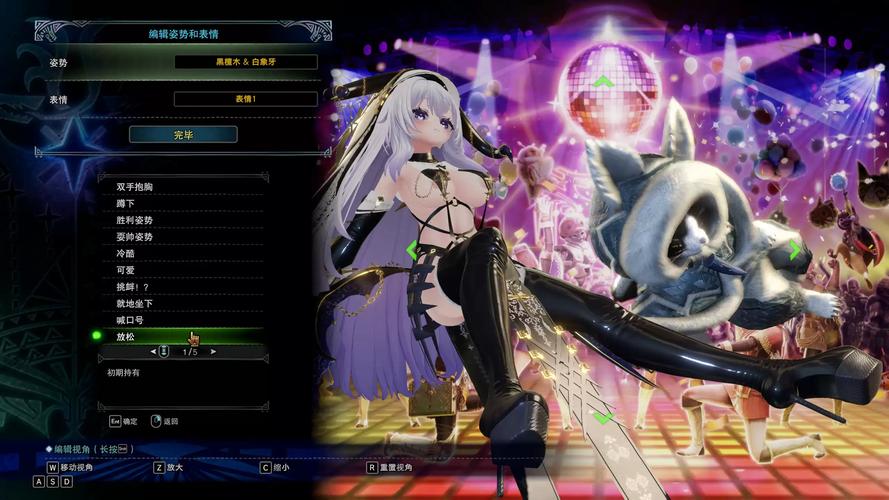The image size is (889, 500).
Task: Click the green up arrow above the character
Action: pos(603,81)
